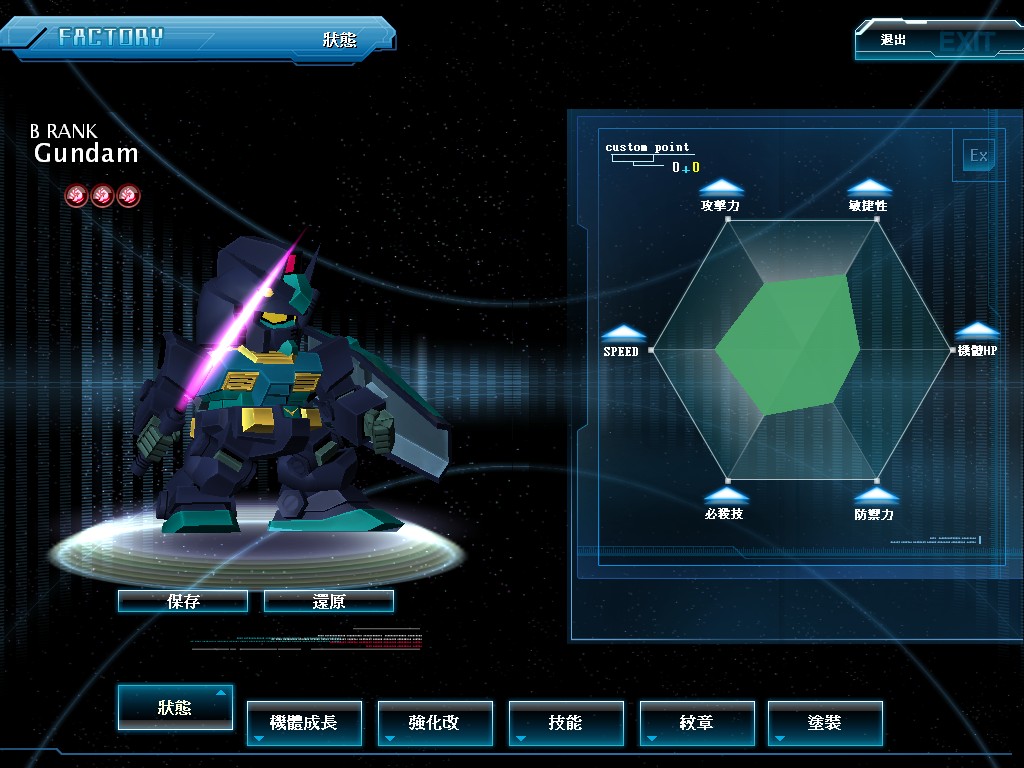Open the 強化改 enhancement tab

[x=435, y=723]
